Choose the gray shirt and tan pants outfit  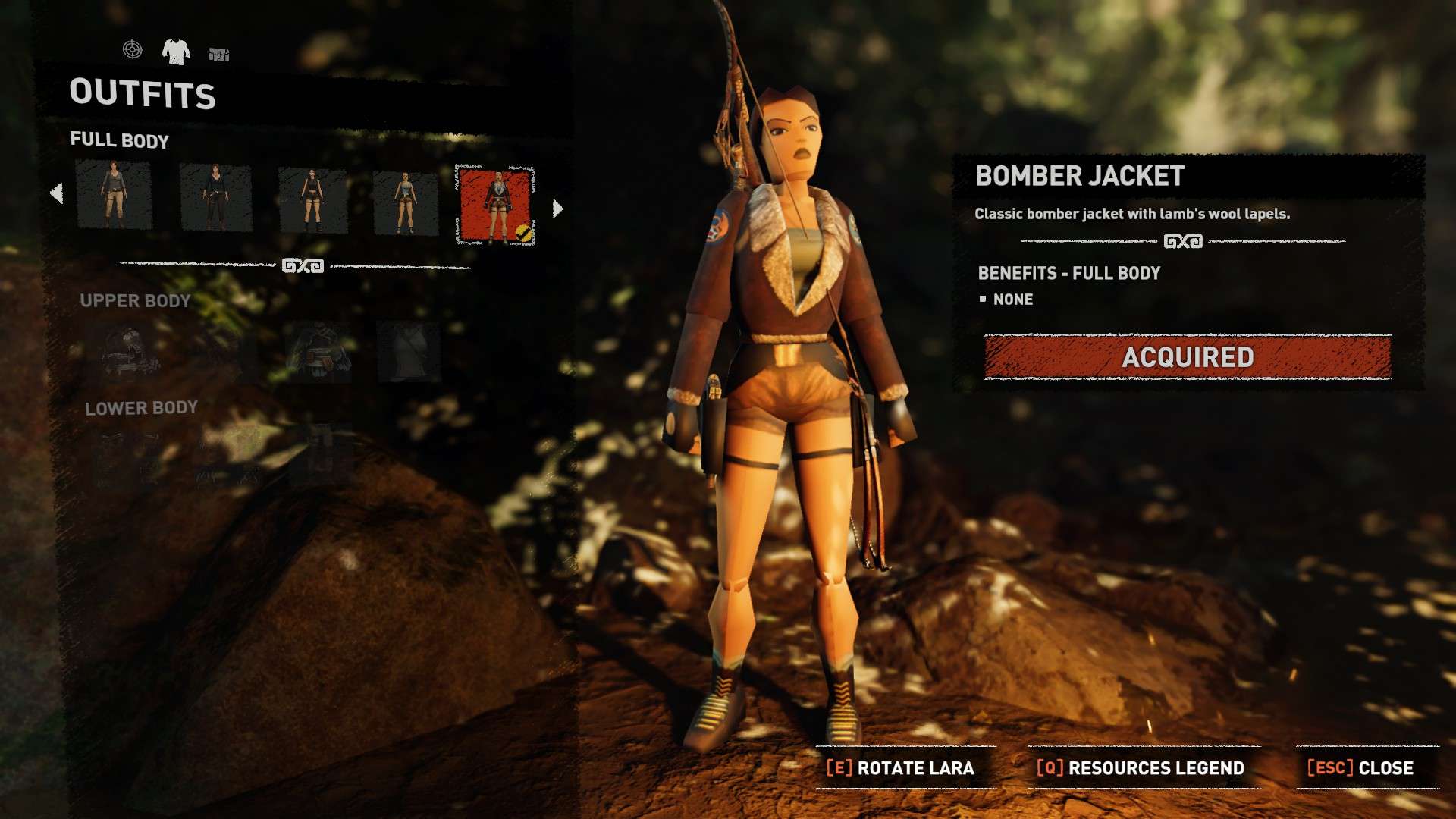(x=114, y=195)
